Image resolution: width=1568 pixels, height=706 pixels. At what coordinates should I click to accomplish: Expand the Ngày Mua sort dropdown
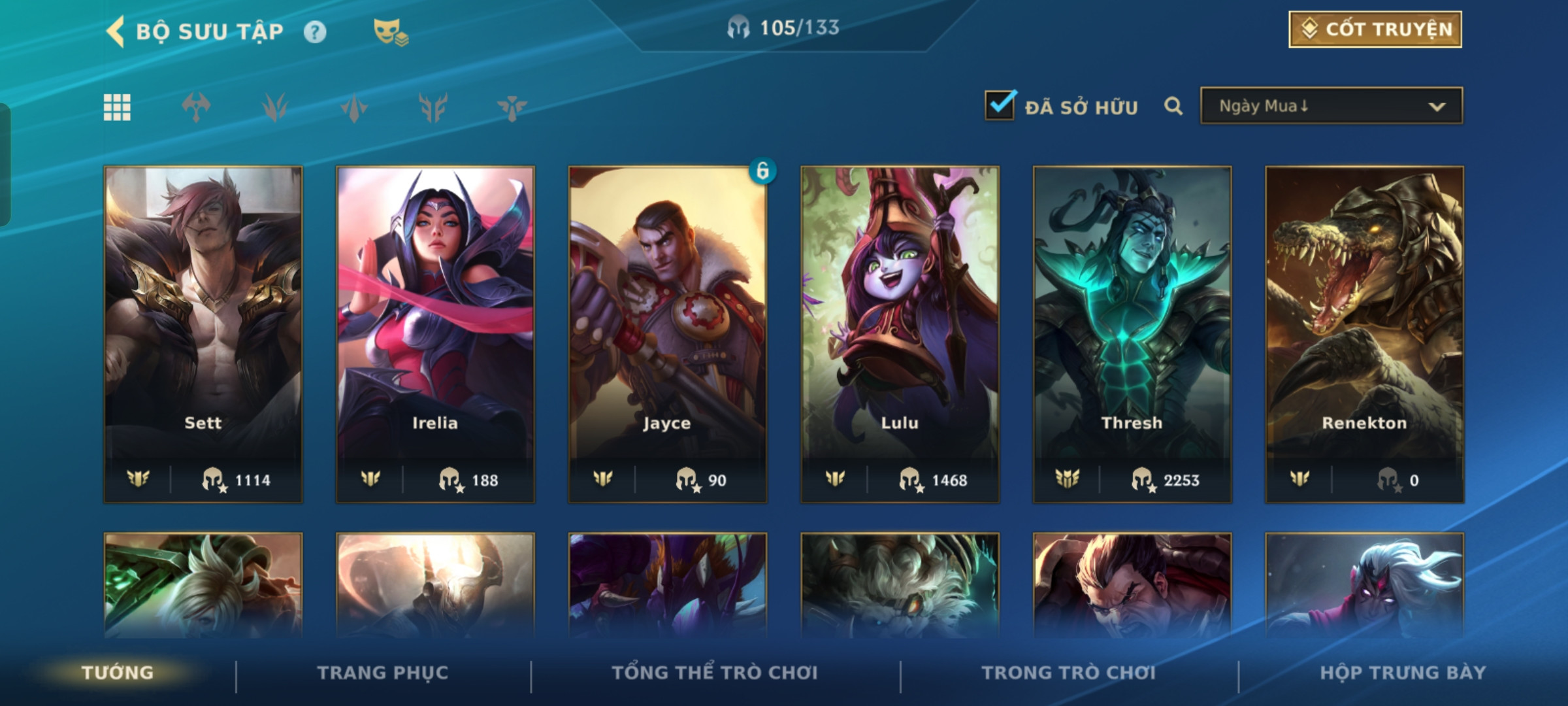tap(1331, 106)
